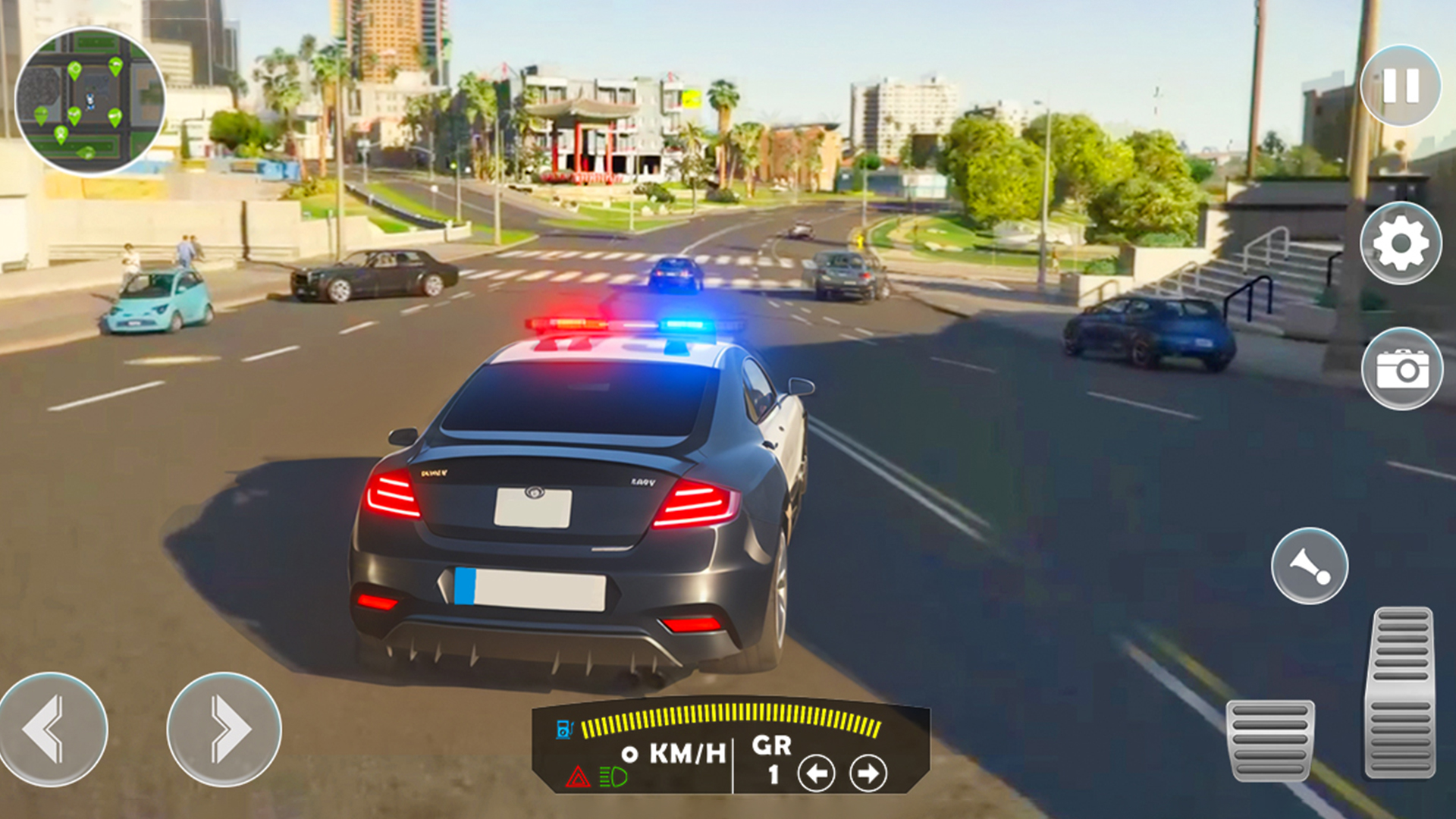This screenshot has width=1456, height=819.
Task: Tap the blue fuel pump indicator
Action: coord(564,728)
